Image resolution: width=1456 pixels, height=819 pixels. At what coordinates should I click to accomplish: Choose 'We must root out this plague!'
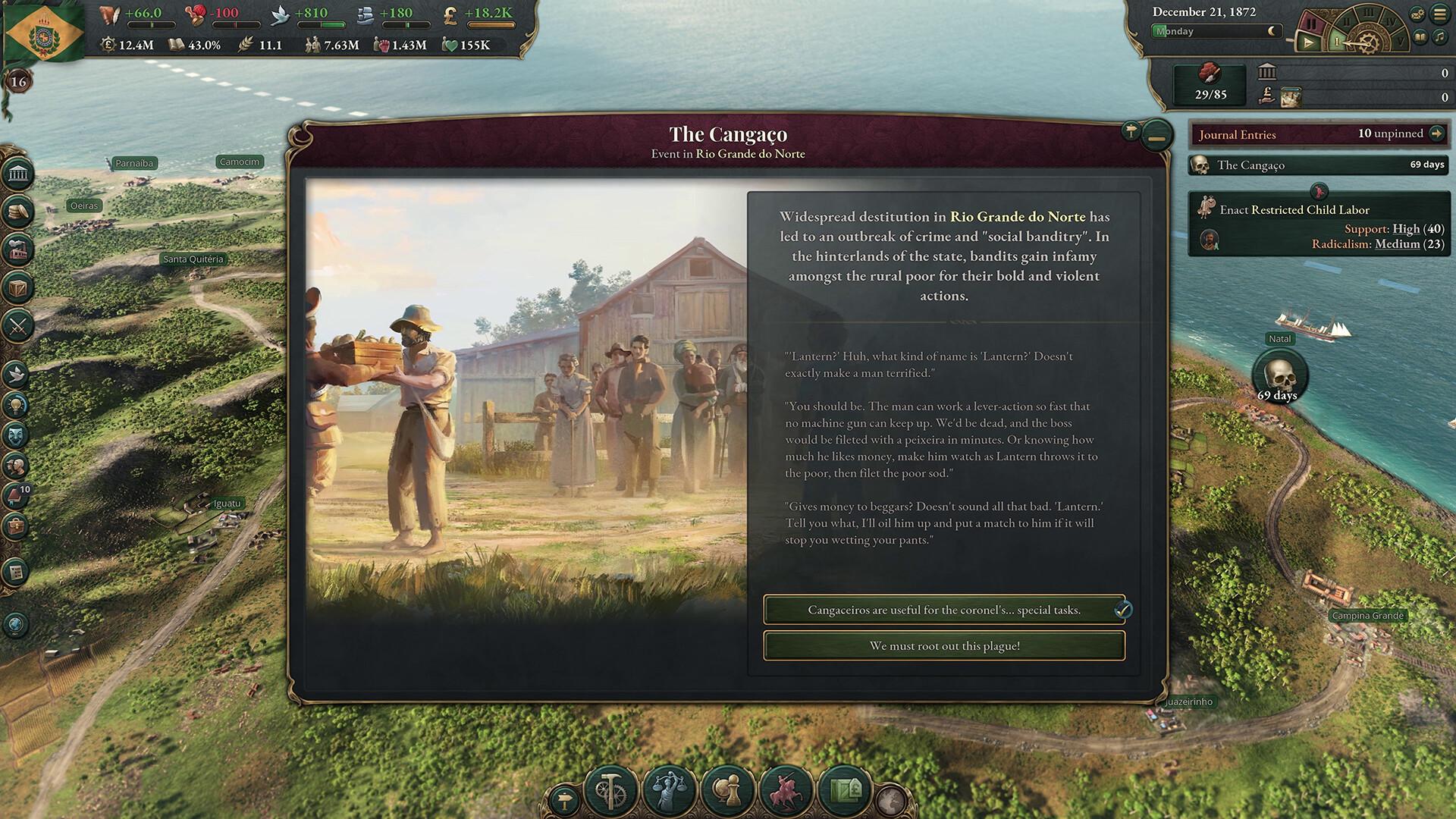(944, 645)
